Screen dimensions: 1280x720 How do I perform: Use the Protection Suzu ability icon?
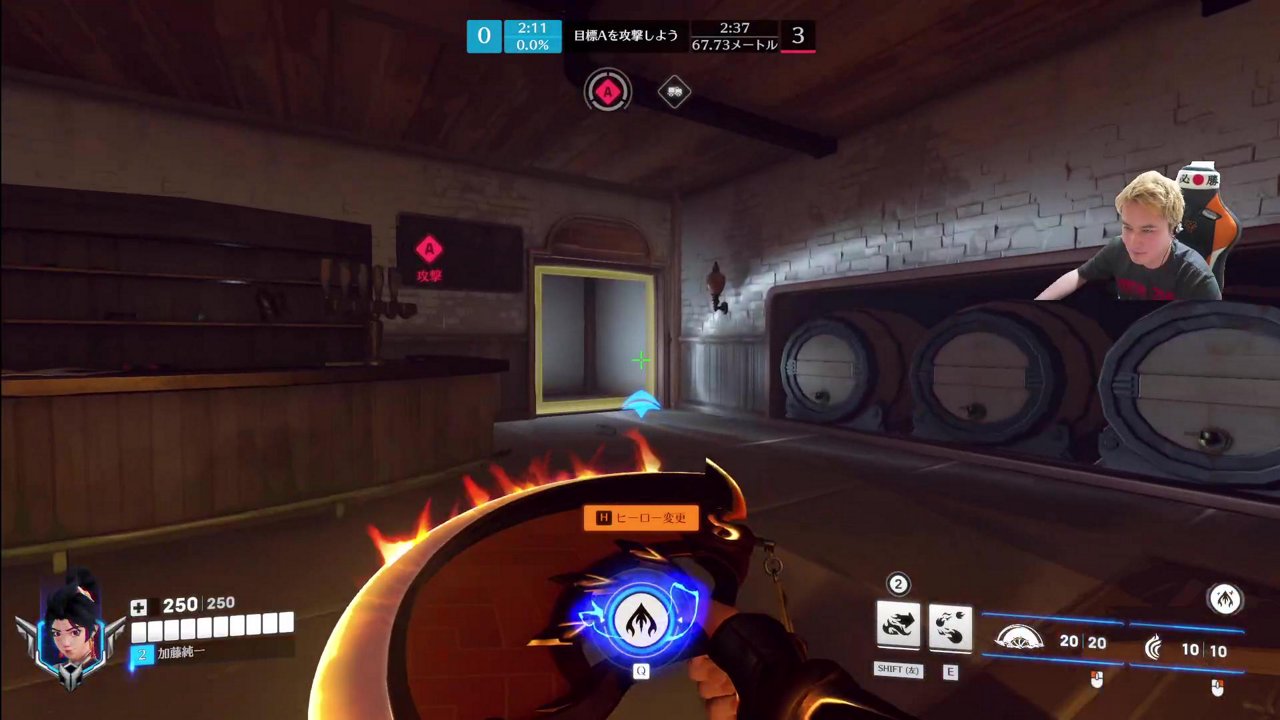[x=950, y=626]
